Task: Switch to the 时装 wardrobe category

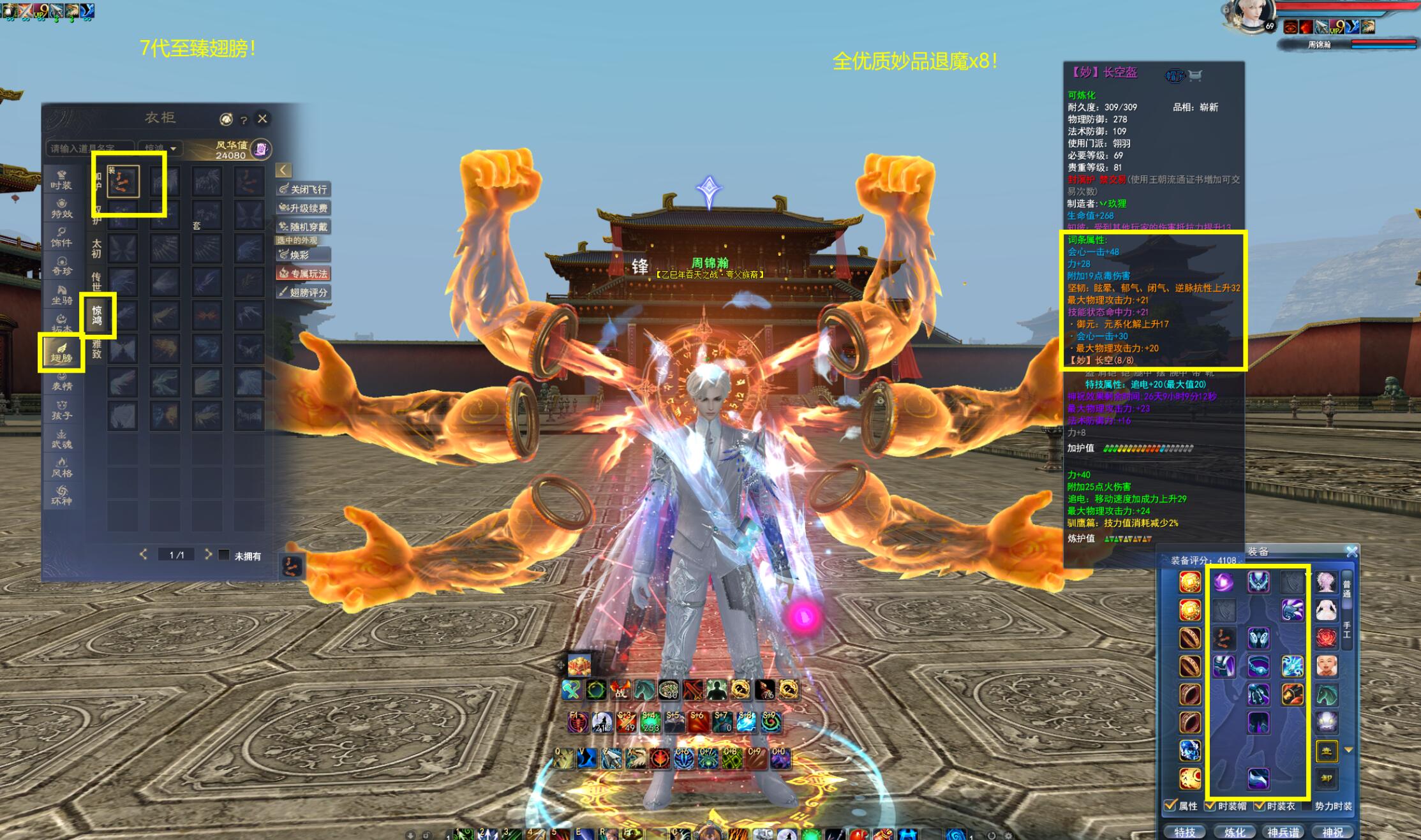Action: pos(61,179)
